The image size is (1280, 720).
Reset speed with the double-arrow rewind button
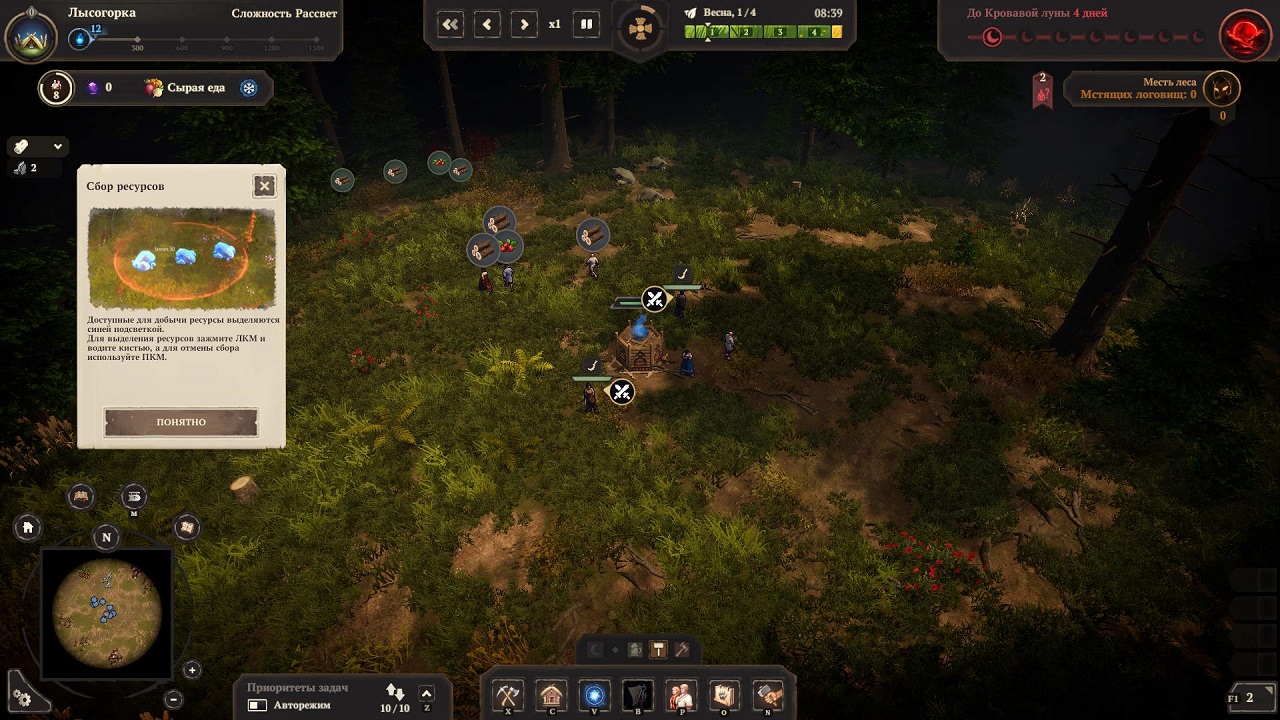451,24
